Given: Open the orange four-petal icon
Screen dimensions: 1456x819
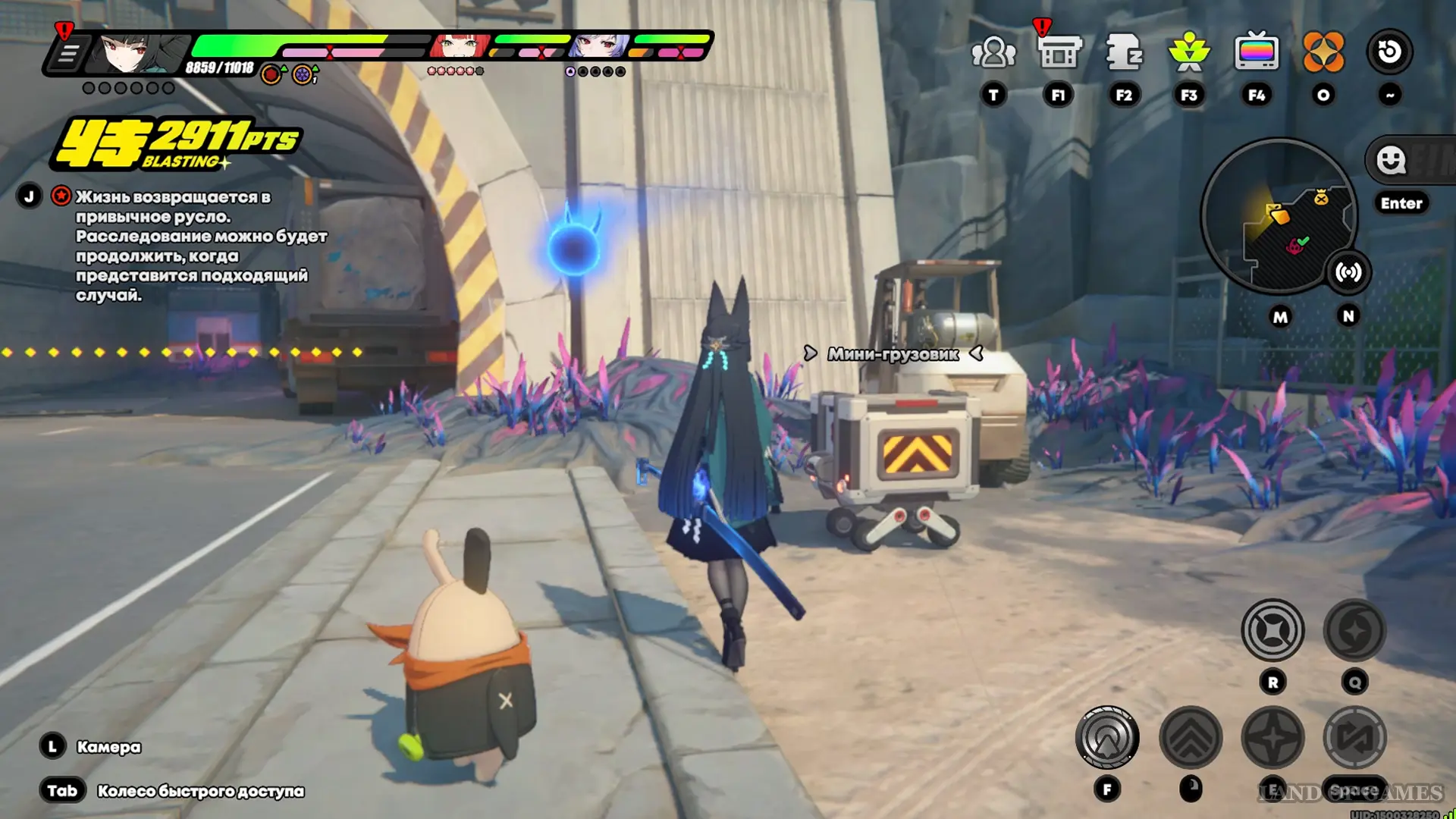Looking at the screenshot, I should 1323,53.
